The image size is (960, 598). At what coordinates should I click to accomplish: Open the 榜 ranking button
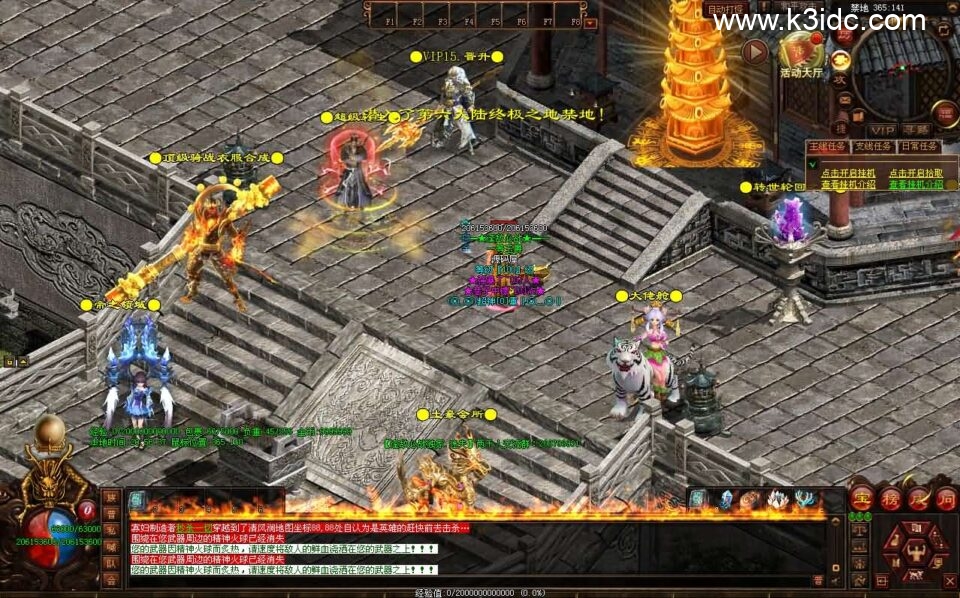(x=889, y=497)
